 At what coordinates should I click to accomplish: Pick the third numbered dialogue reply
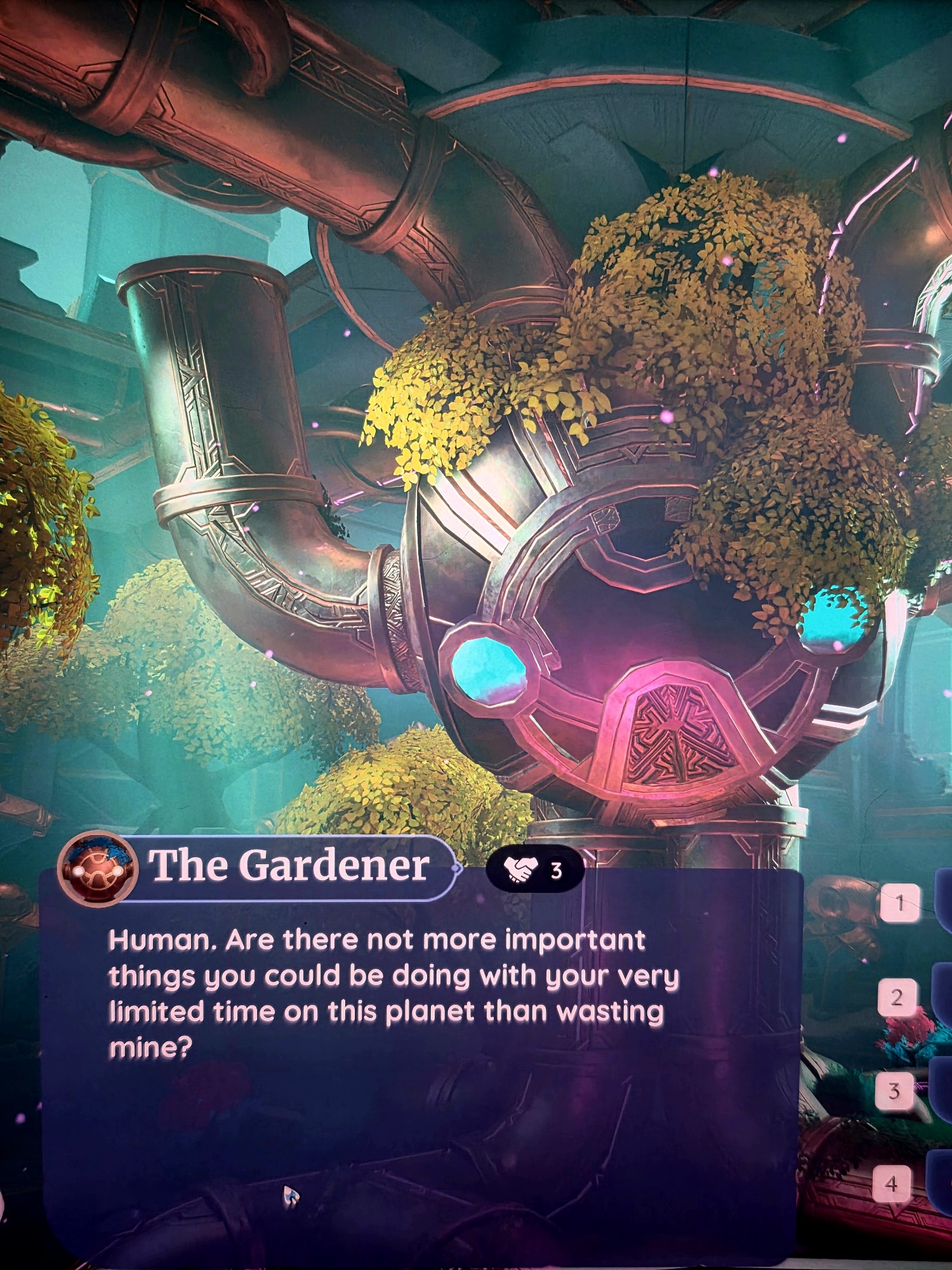coord(895,1091)
